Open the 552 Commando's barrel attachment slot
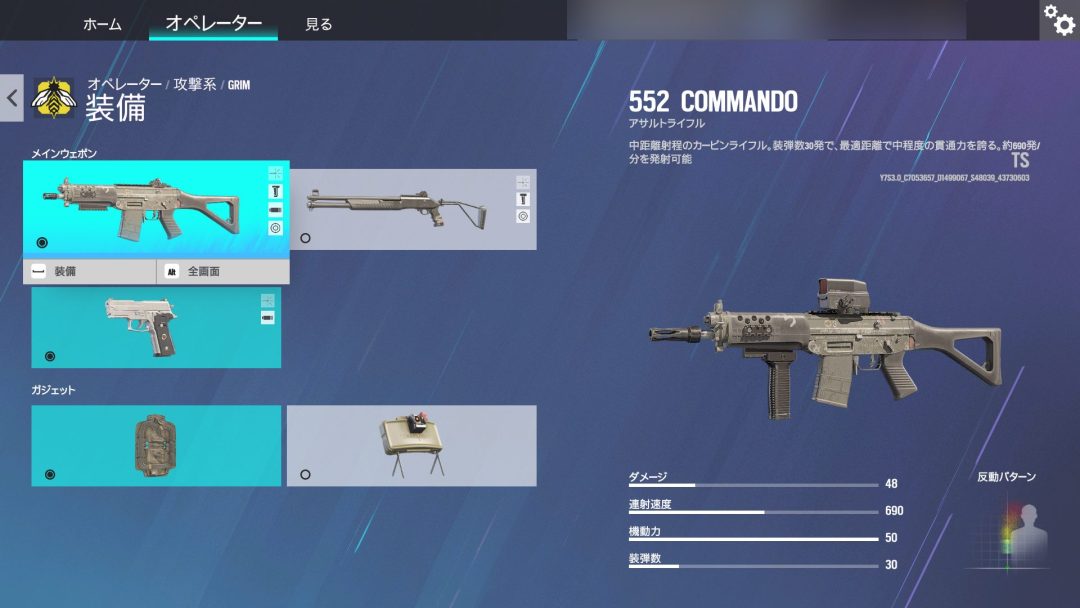This screenshot has height=608, width=1080. point(276,210)
